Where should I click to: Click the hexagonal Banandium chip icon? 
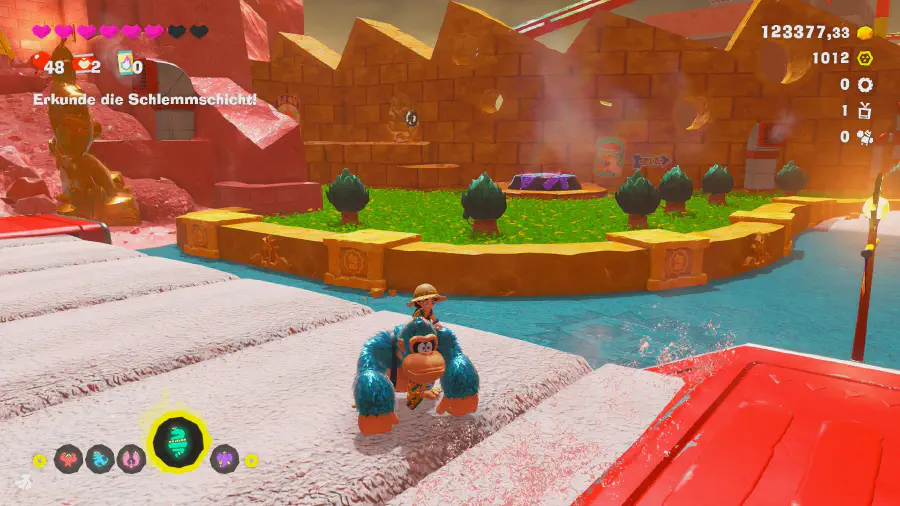(864, 58)
